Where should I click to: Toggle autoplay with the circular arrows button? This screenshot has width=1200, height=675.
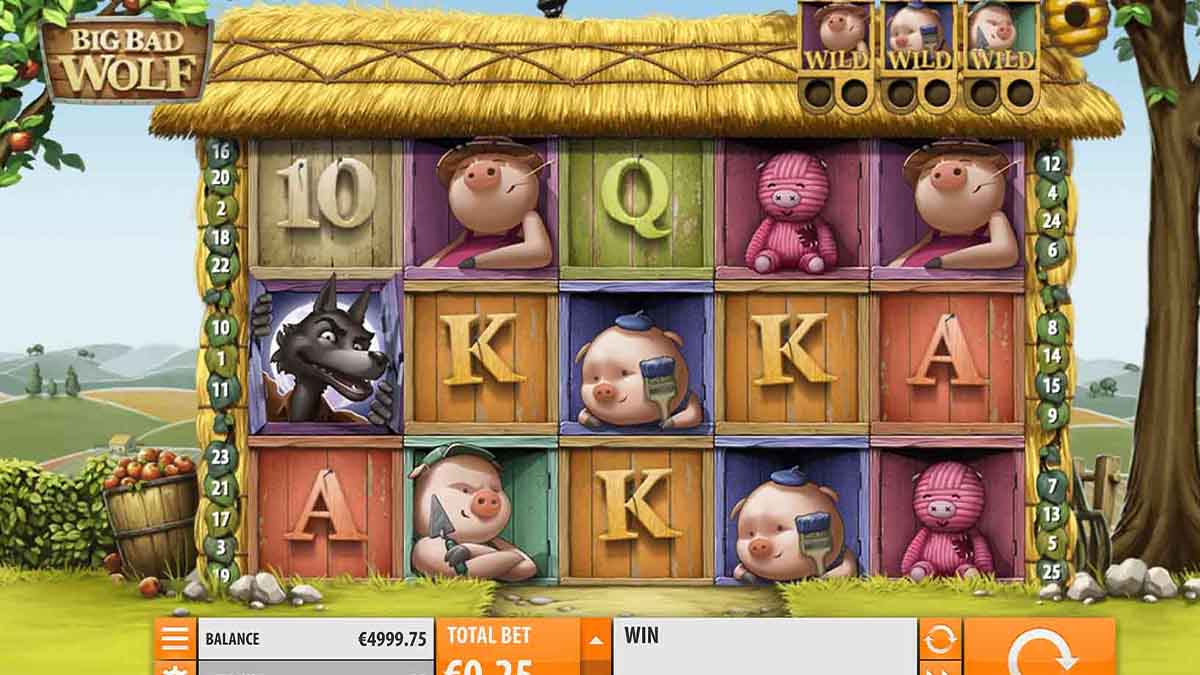940,639
